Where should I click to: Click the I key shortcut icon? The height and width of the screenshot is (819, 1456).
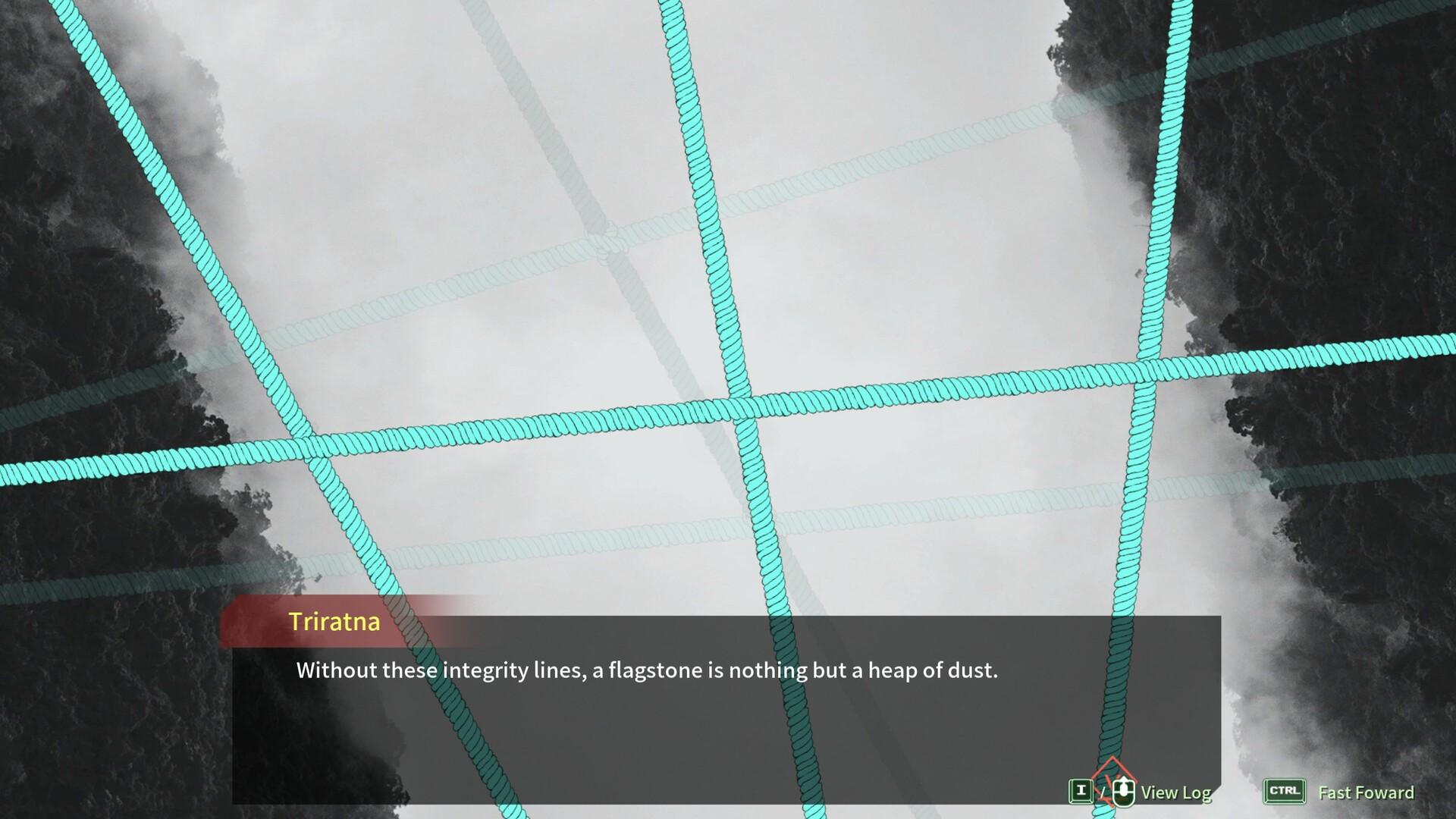pyautogui.click(x=1080, y=790)
